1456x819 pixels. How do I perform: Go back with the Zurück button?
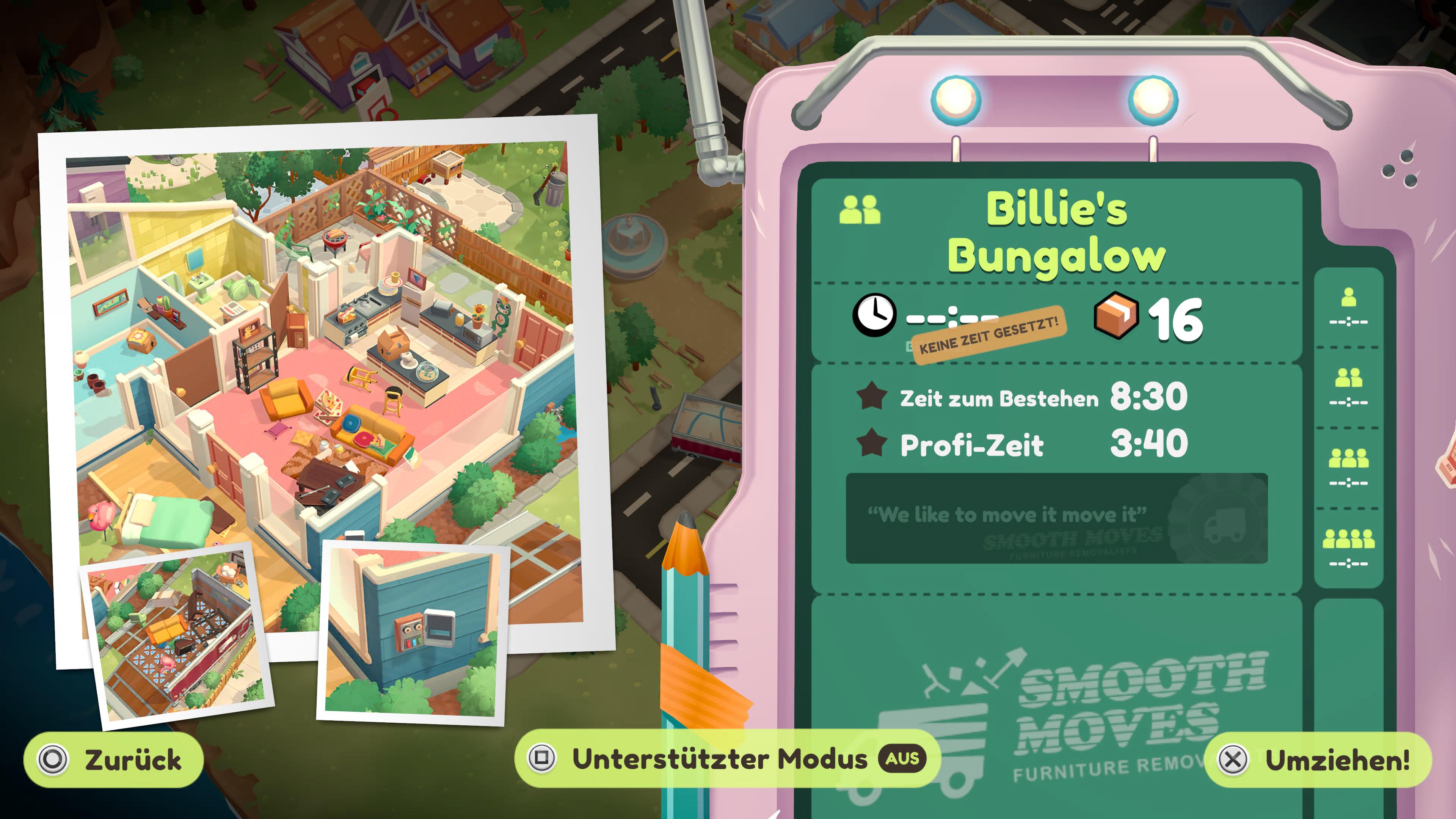click(113, 759)
